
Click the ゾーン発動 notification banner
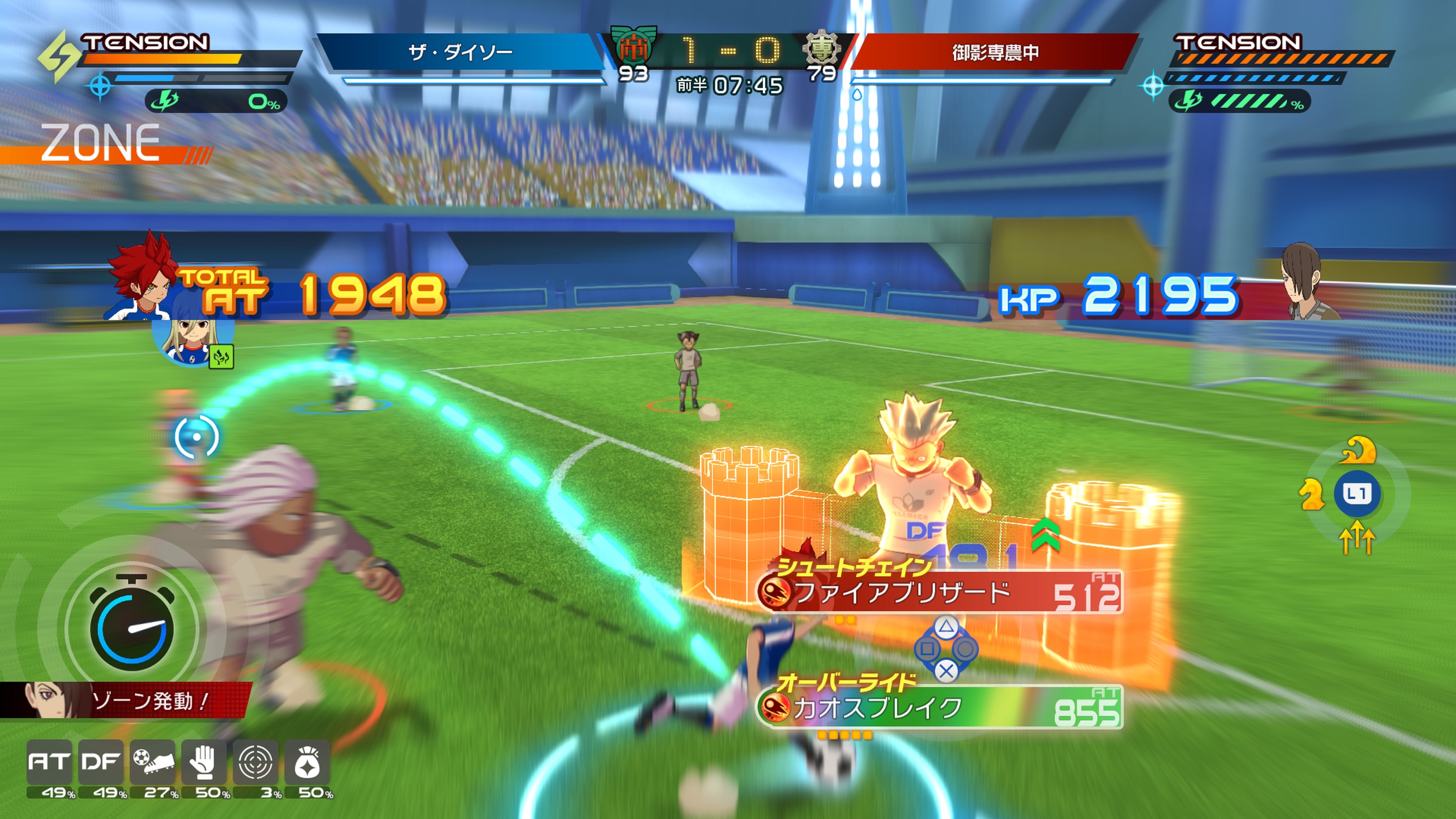click(x=126, y=701)
